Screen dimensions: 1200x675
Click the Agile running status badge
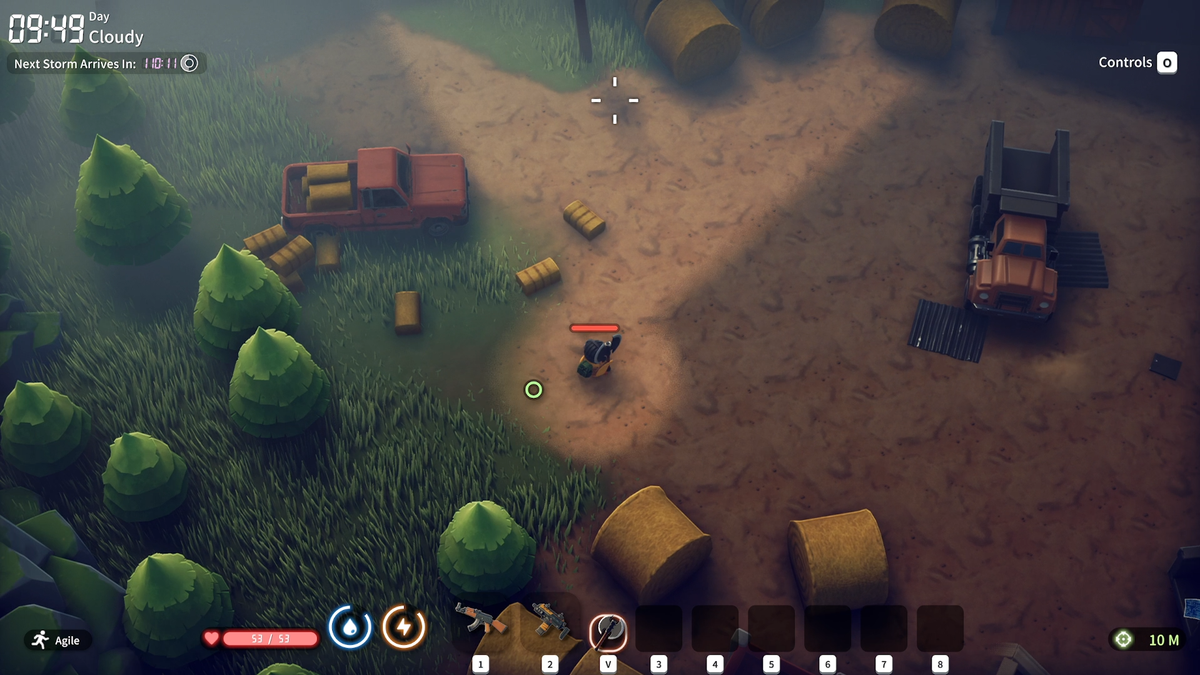coord(57,640)
